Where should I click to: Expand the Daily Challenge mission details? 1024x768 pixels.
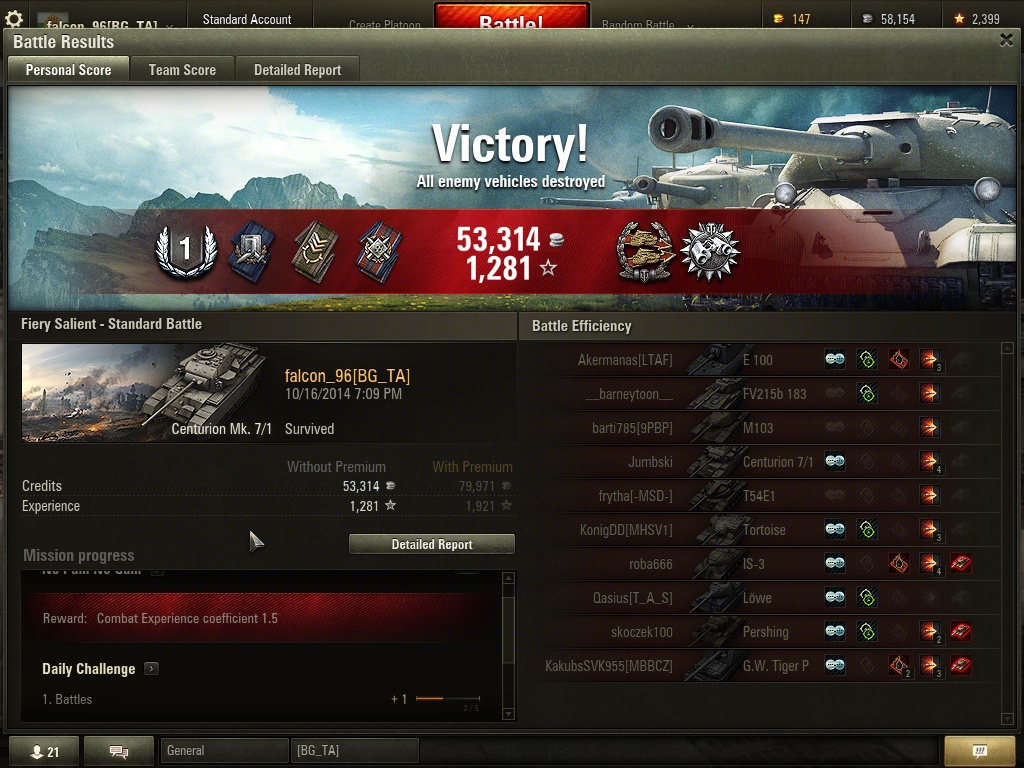[x=151, y=669]
